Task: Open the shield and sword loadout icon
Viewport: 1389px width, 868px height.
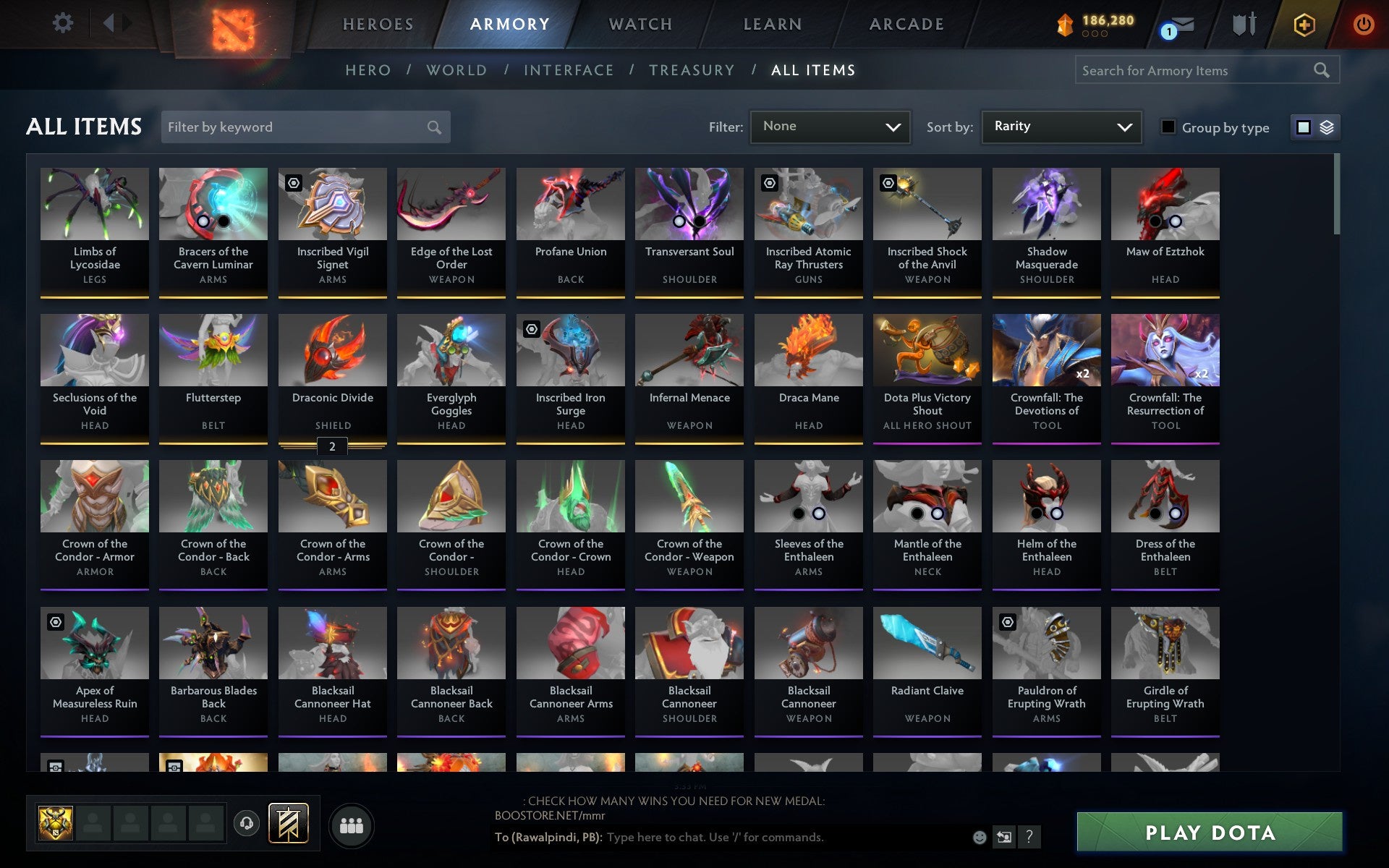Action: [1242, 24]
